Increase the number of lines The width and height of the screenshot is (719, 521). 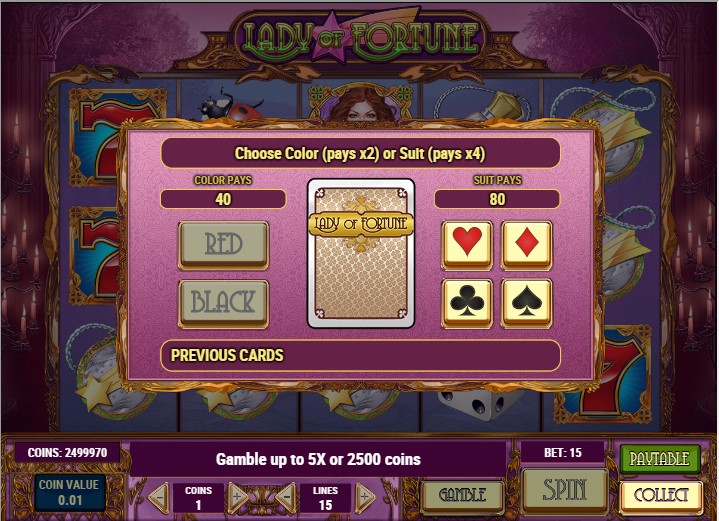pos(365,496)
